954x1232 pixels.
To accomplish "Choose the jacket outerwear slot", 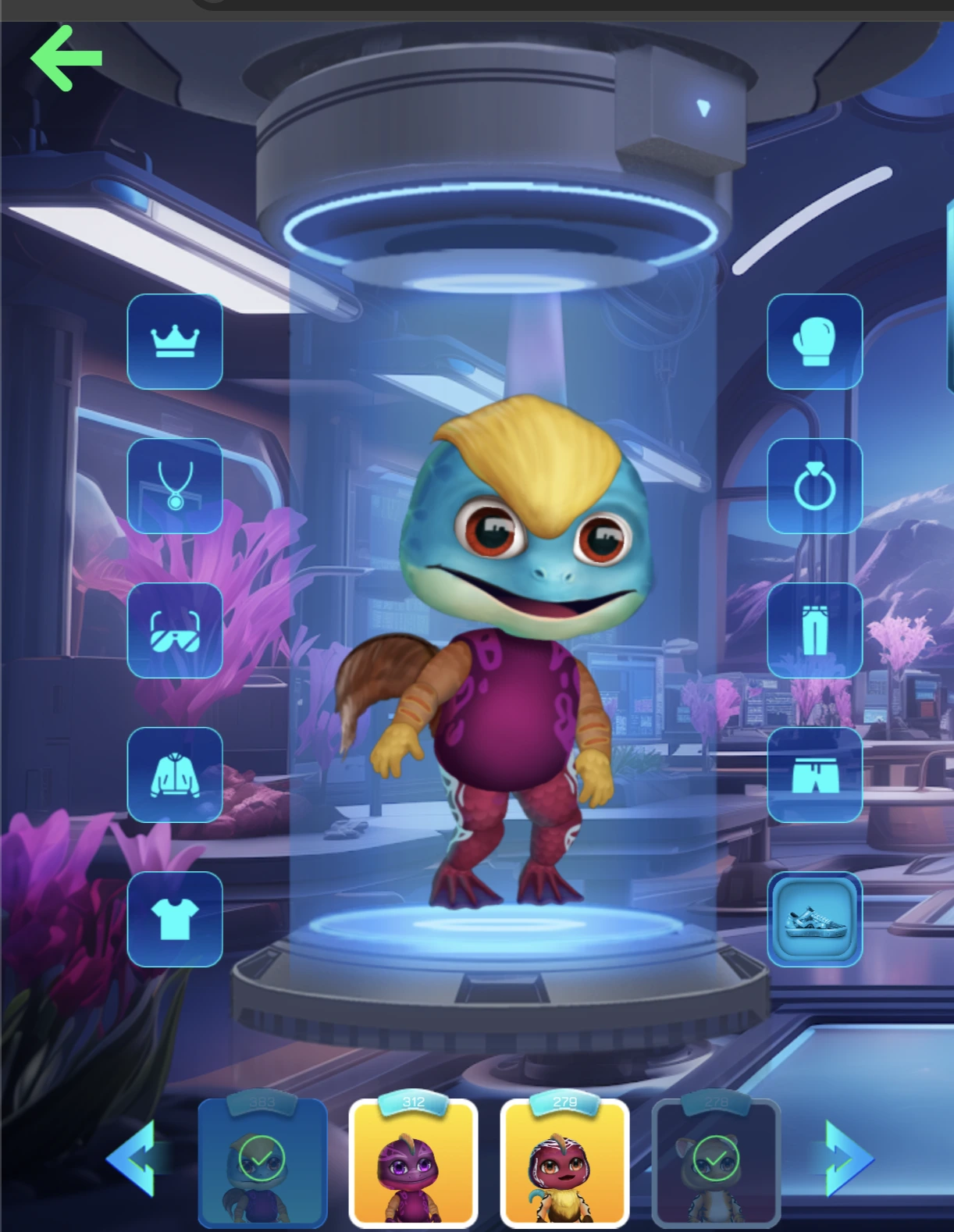I will (x=175, y=774).
